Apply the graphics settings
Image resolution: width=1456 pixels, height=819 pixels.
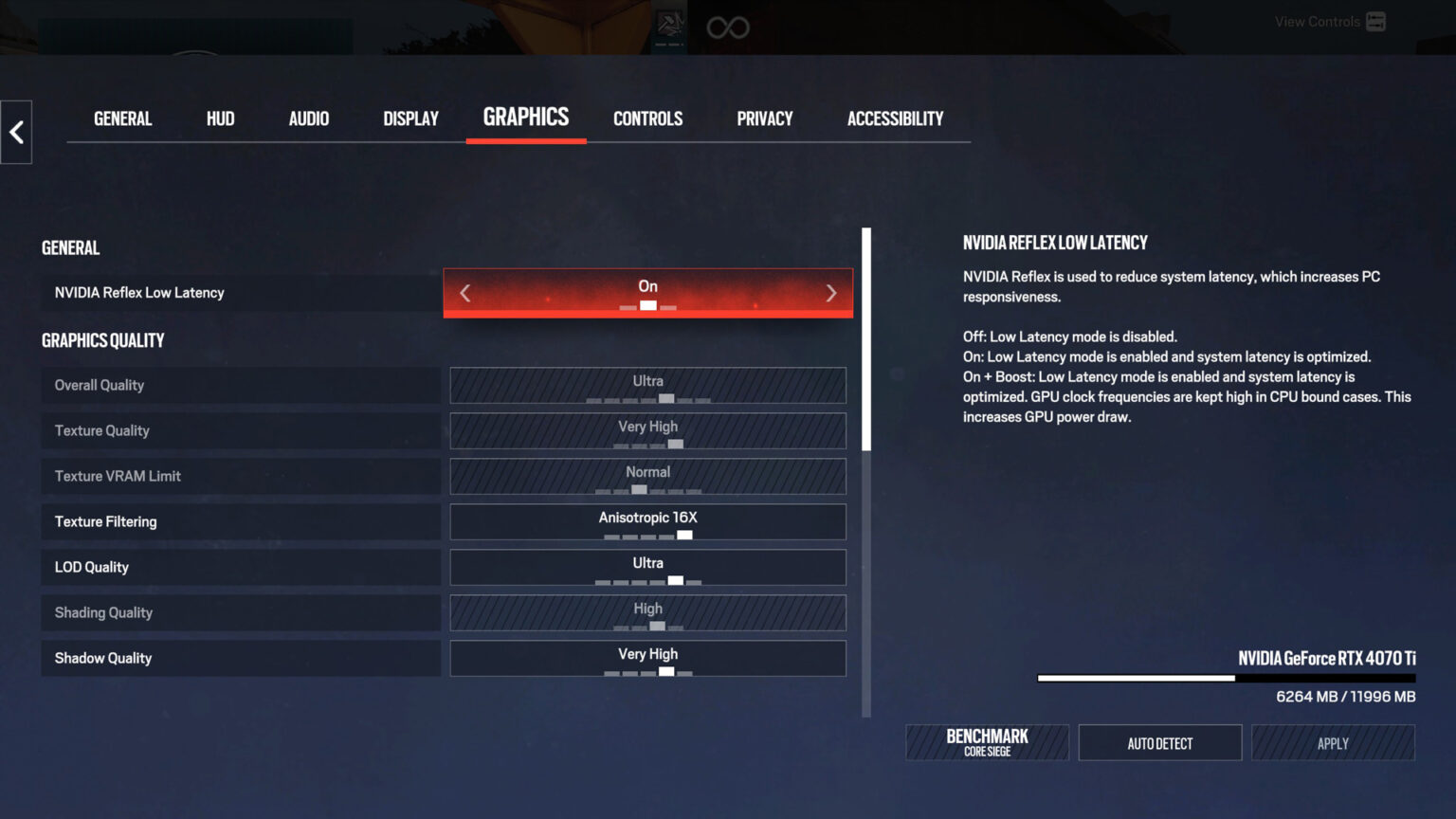coord(1333,742)
